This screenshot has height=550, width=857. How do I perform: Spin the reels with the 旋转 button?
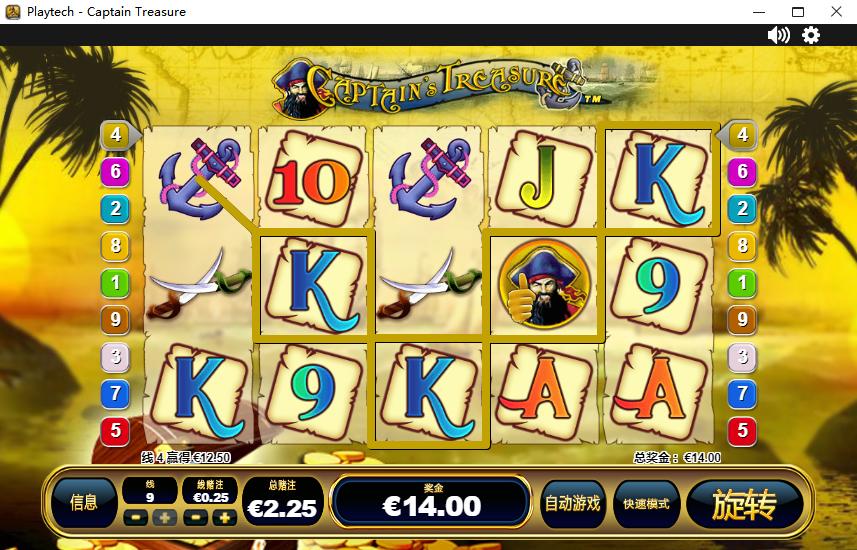[x=745, y=504]
